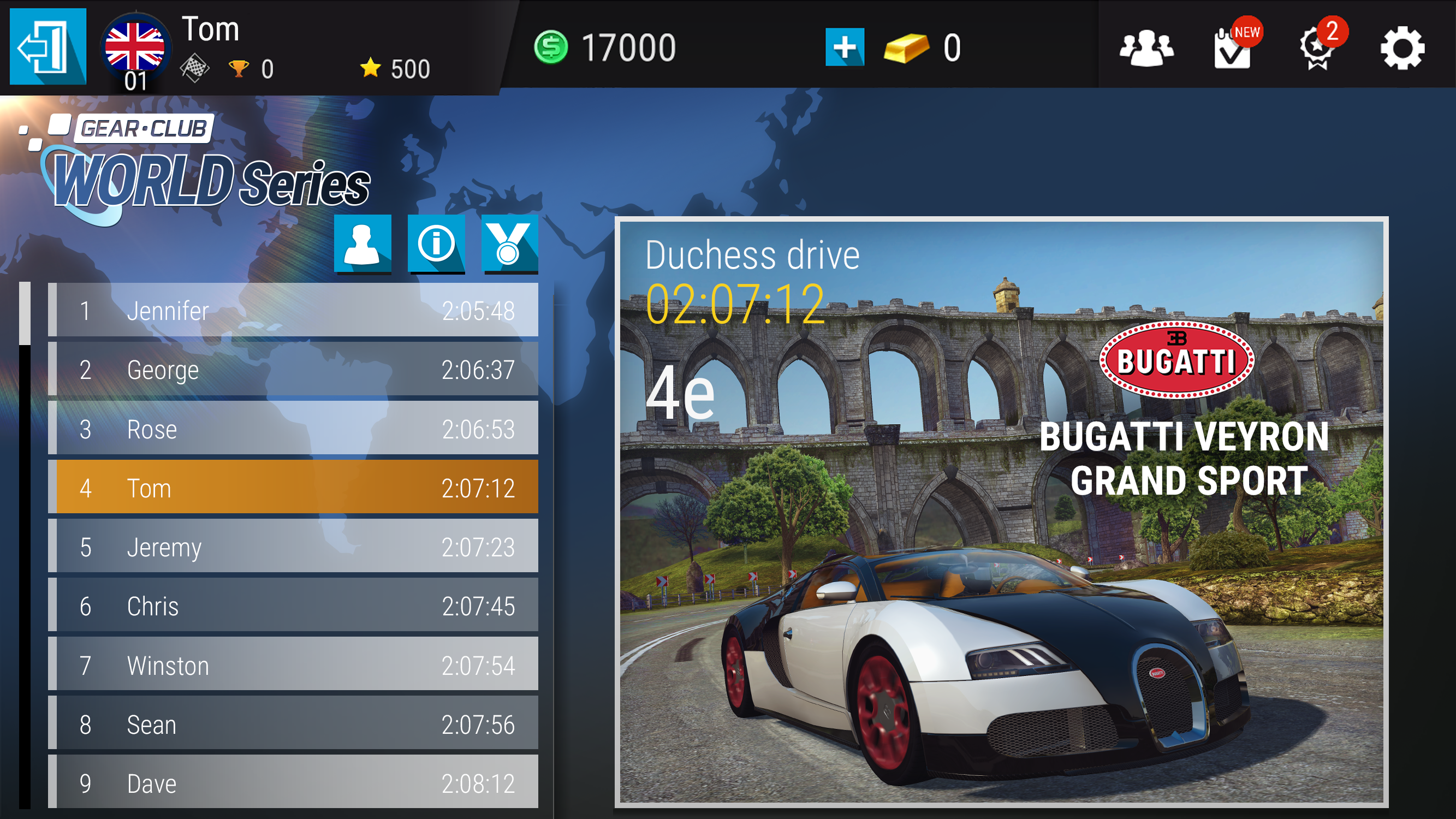Switch to the medal rewards tab
The width and height of the screenshot is (1456, 819).
tap(509, 244)
